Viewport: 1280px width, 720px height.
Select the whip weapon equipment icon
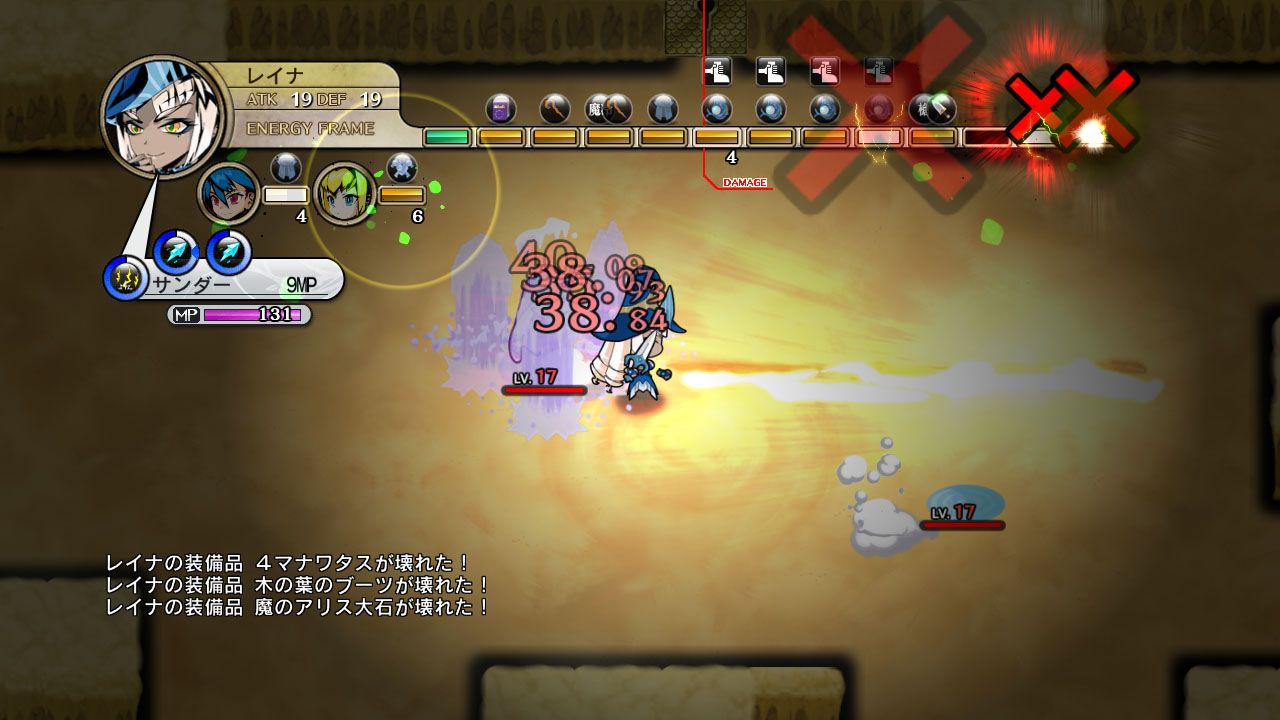tap(556, 110)
